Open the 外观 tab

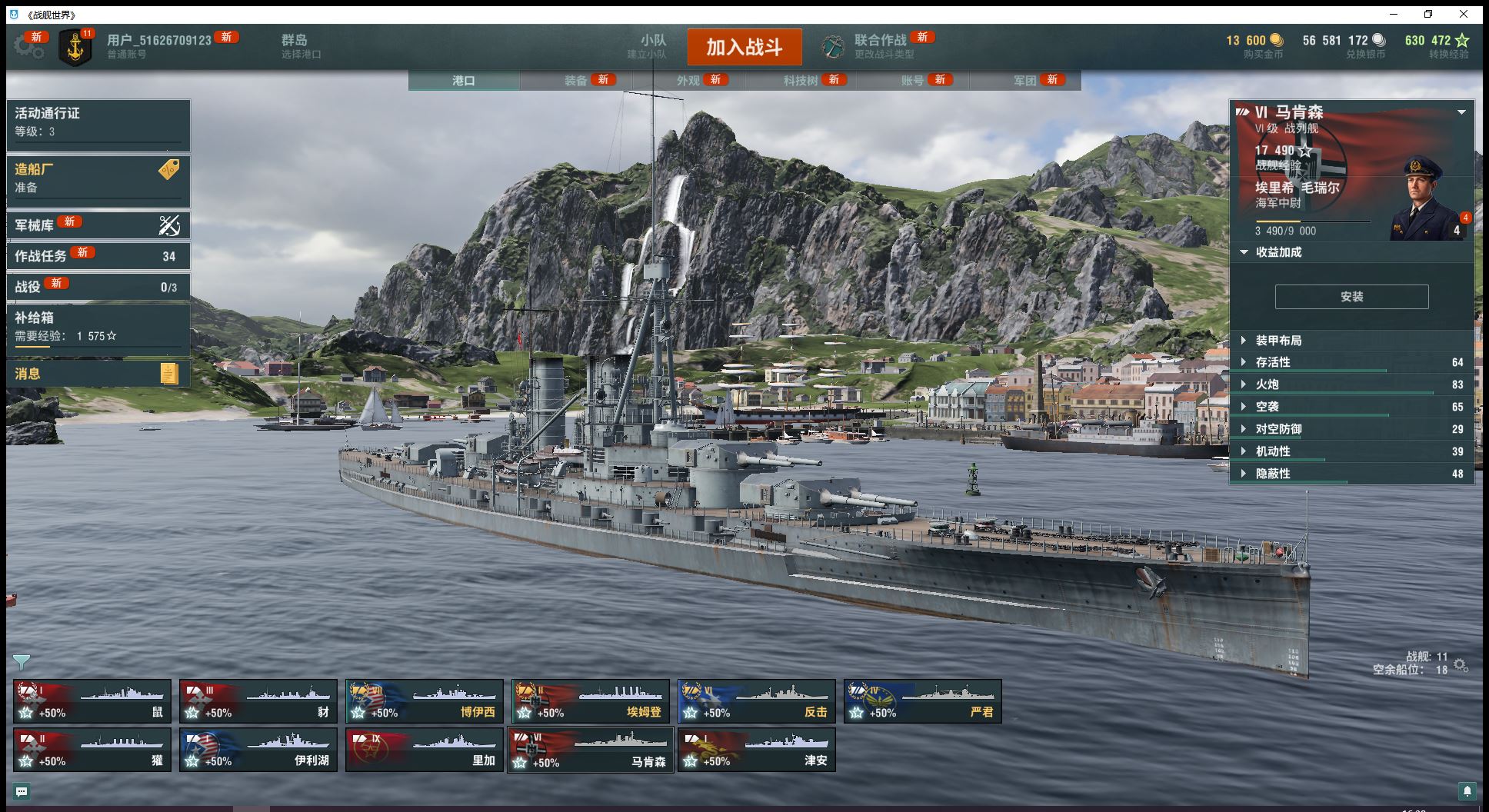click(x=688, y=80)
